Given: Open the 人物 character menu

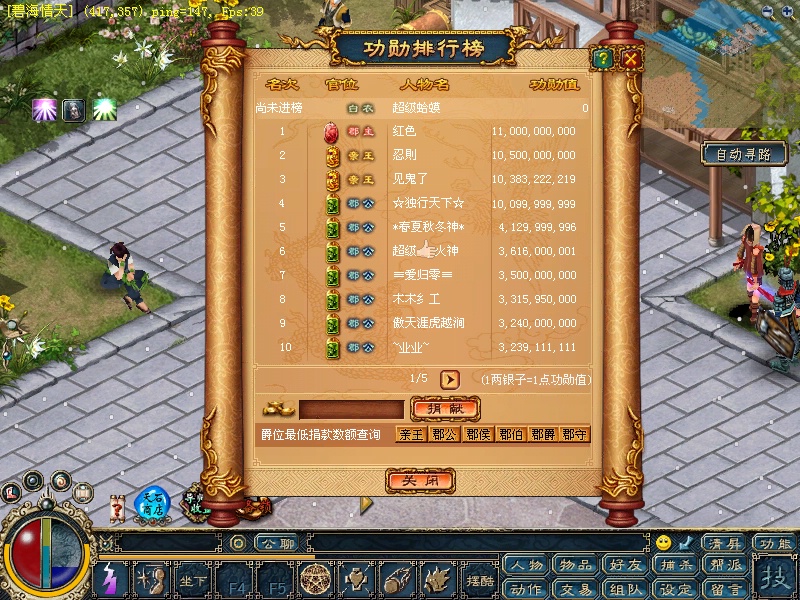Looking at the screenshot, I should [526, 565].
